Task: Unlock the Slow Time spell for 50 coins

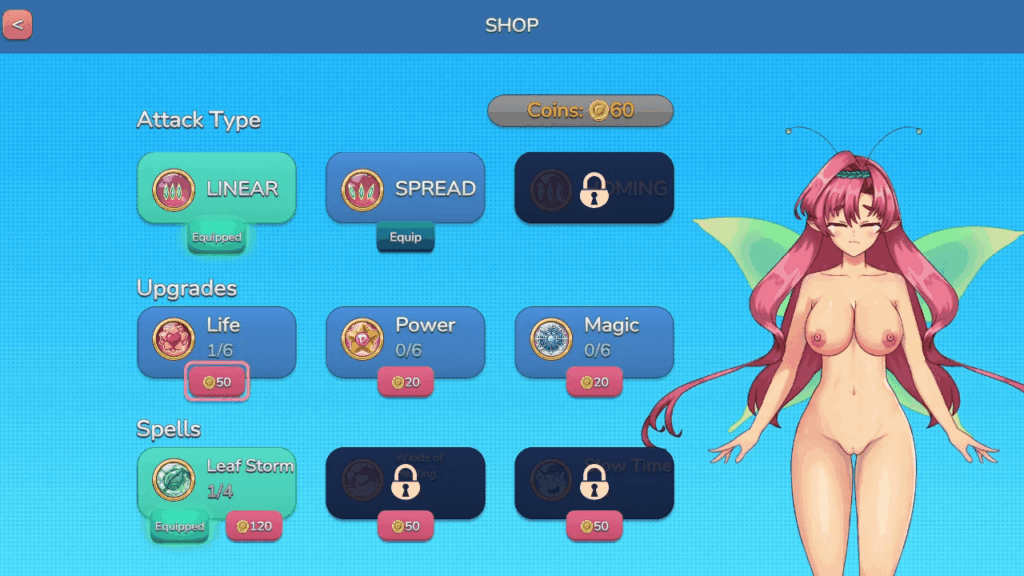Action: 594,526
